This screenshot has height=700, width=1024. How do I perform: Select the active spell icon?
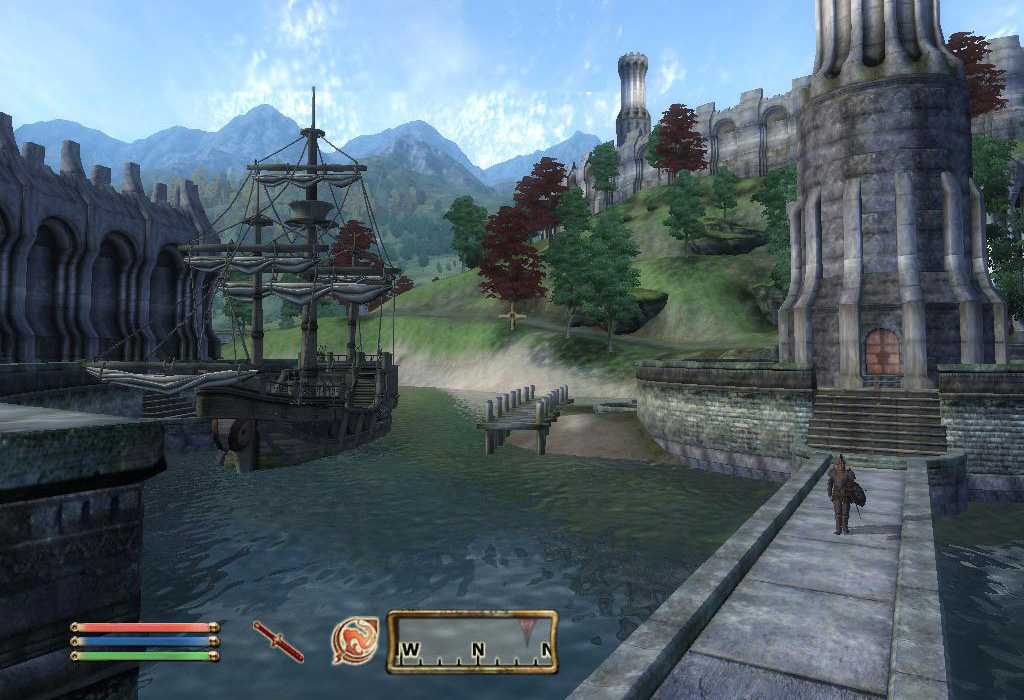[x=355, y=641]
